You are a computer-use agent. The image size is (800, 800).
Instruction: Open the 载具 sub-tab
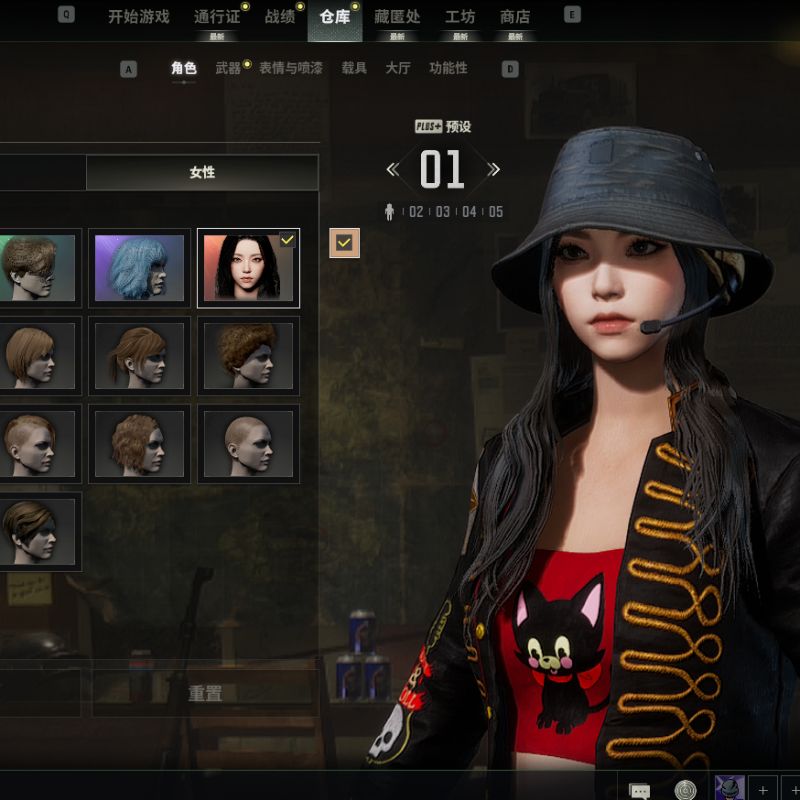coord(354,69)
